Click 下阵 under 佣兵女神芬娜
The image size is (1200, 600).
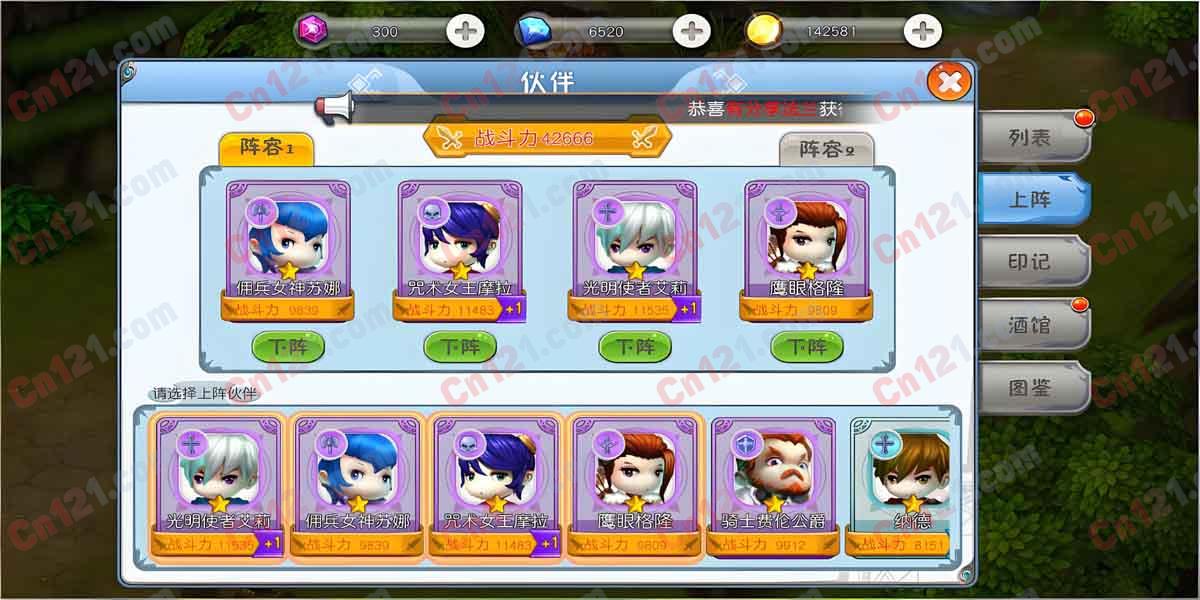[287, 347]
